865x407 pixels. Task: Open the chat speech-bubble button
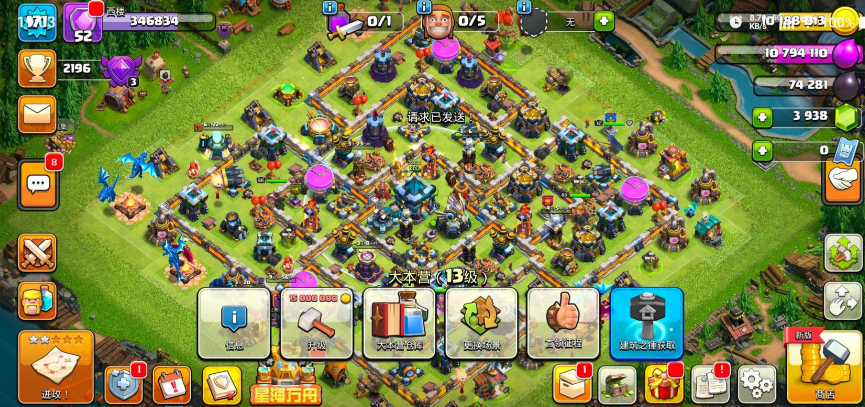[38, 184]
